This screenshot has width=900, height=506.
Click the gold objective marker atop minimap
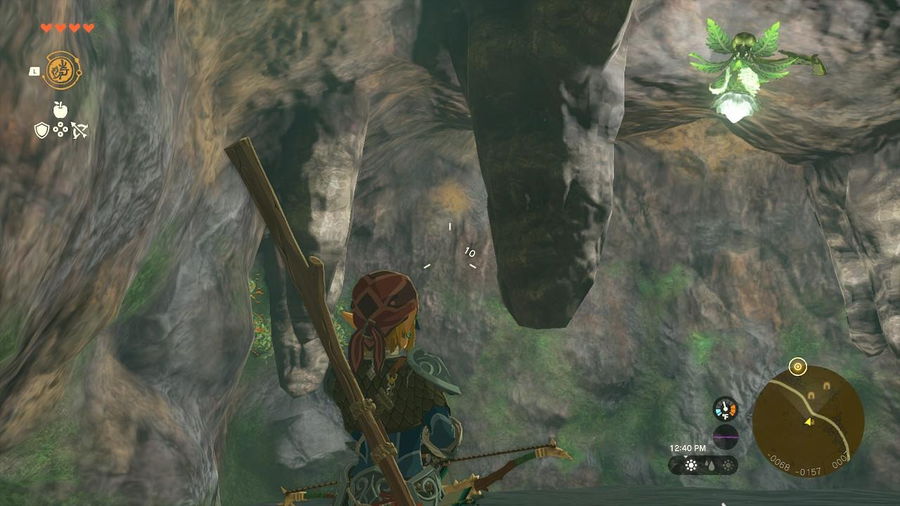pyautogui.click(x=796, y=366)
